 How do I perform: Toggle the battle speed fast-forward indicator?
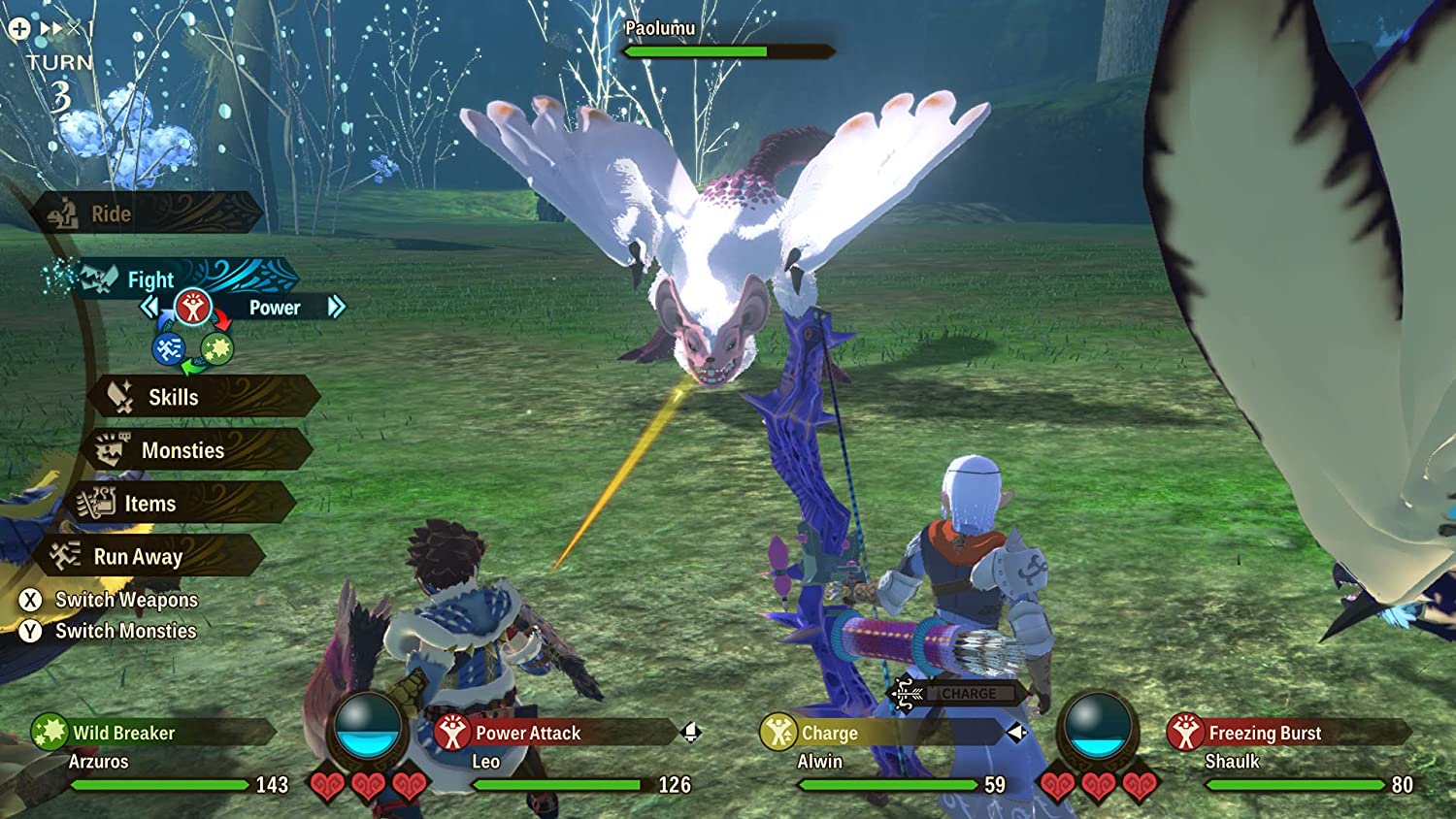pos(50,29)
